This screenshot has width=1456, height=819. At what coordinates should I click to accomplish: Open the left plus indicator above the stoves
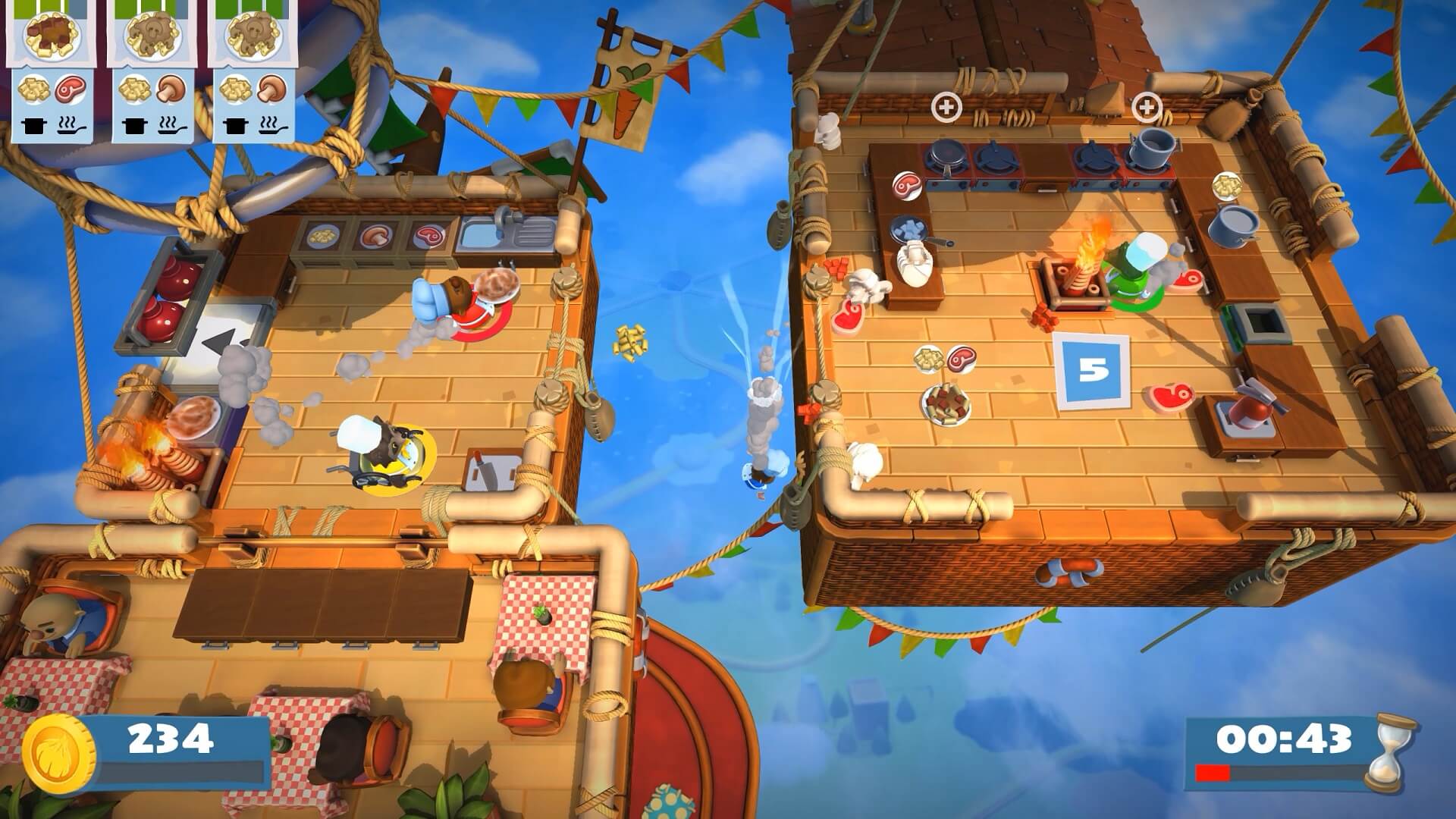pyautogui.click(x=946, y=107)
